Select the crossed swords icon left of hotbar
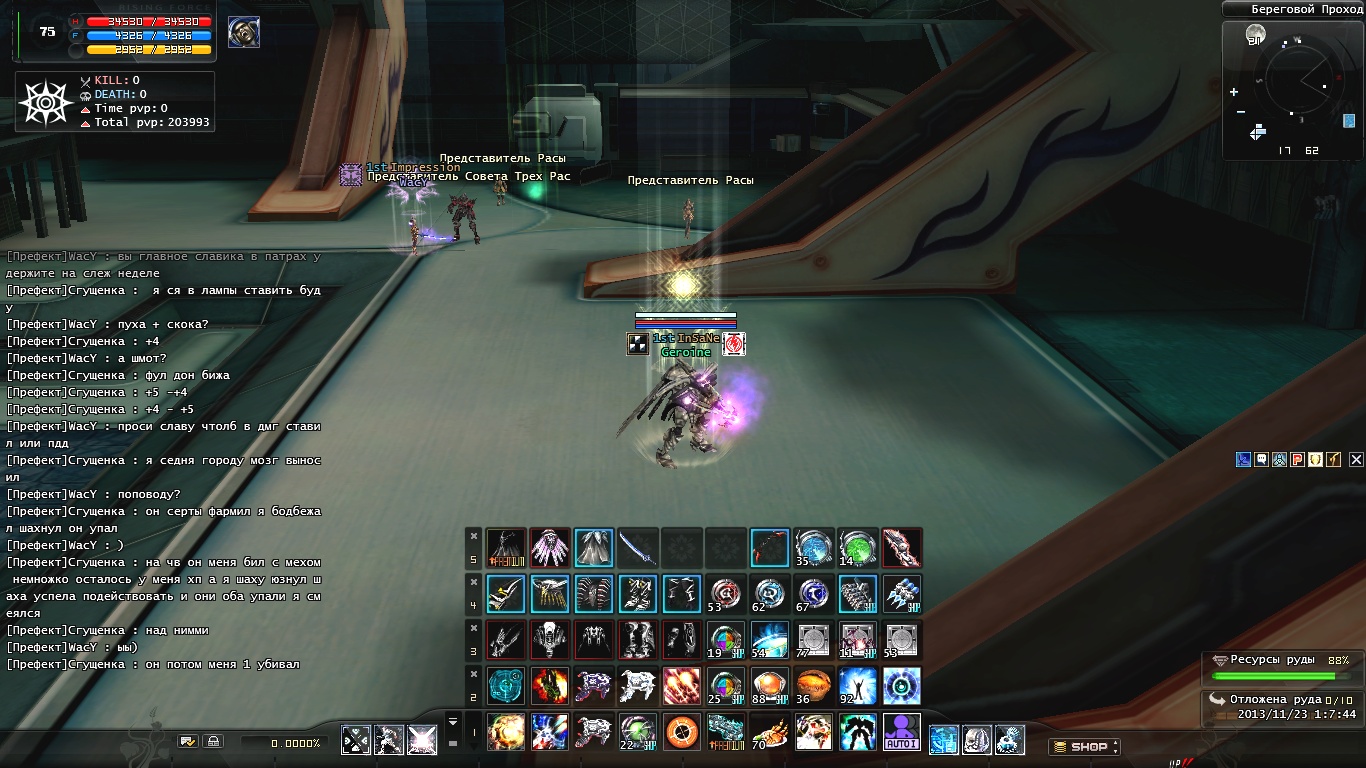This screenshot has width=1366, height=768. 356,740
